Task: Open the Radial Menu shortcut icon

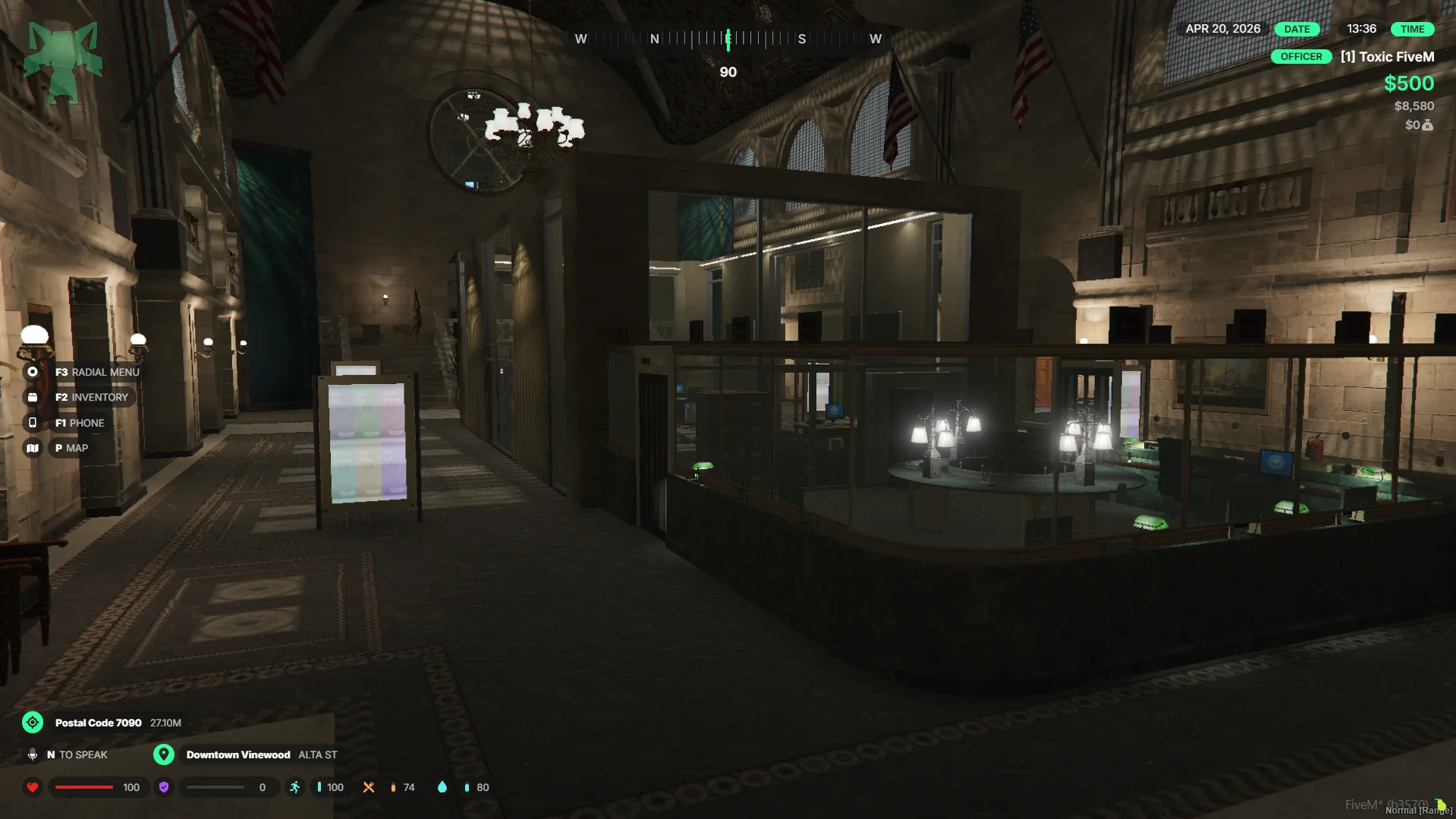Action: coord(33,372)
